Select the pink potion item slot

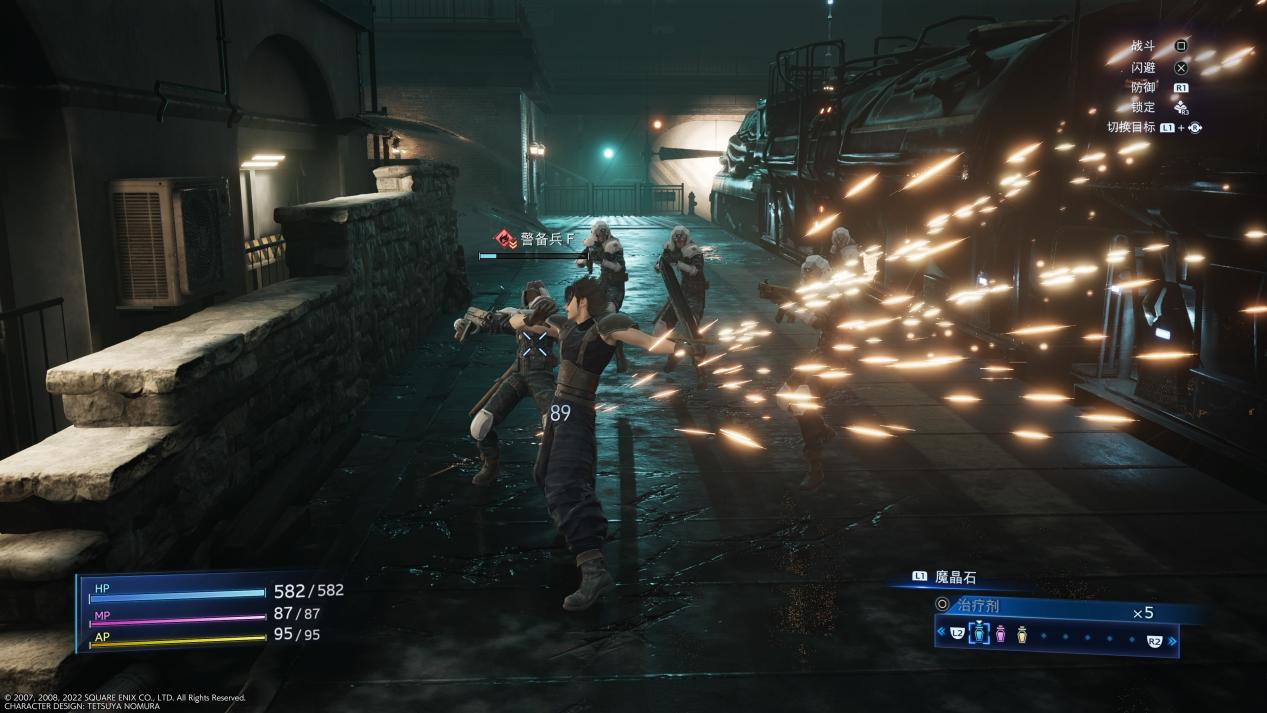click(x=1000, y=633)
